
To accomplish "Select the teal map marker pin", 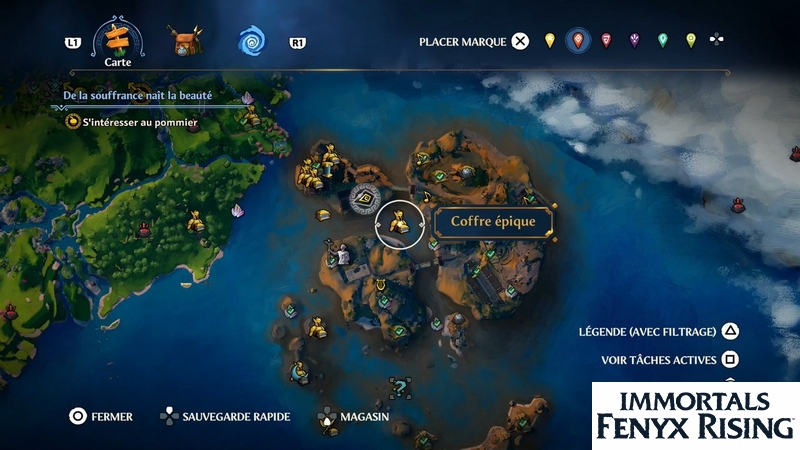I will pos(662,41).
